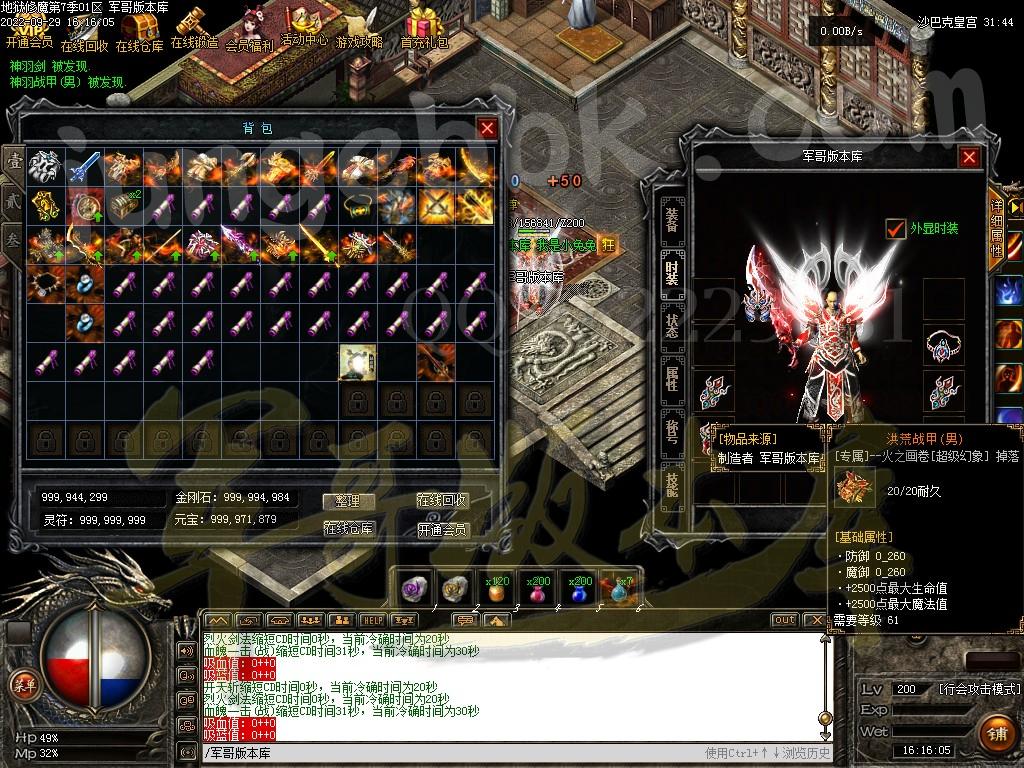Click the 整理 sort button in the bag
This screenshot has height=768, width=1024.
pyautogui.click(x=347, y=501)
